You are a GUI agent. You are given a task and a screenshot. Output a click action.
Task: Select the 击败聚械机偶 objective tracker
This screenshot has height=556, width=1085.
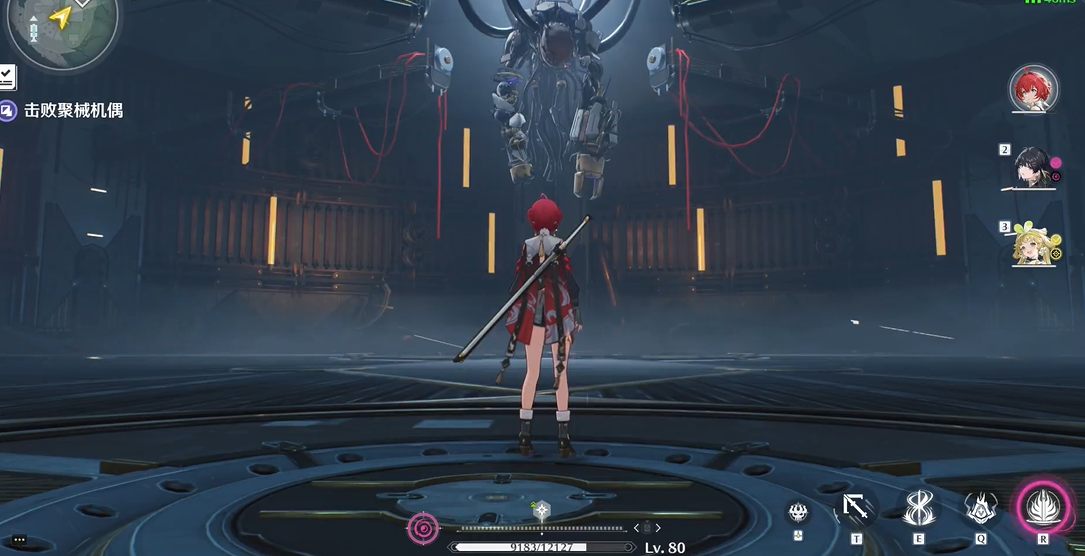73,111
